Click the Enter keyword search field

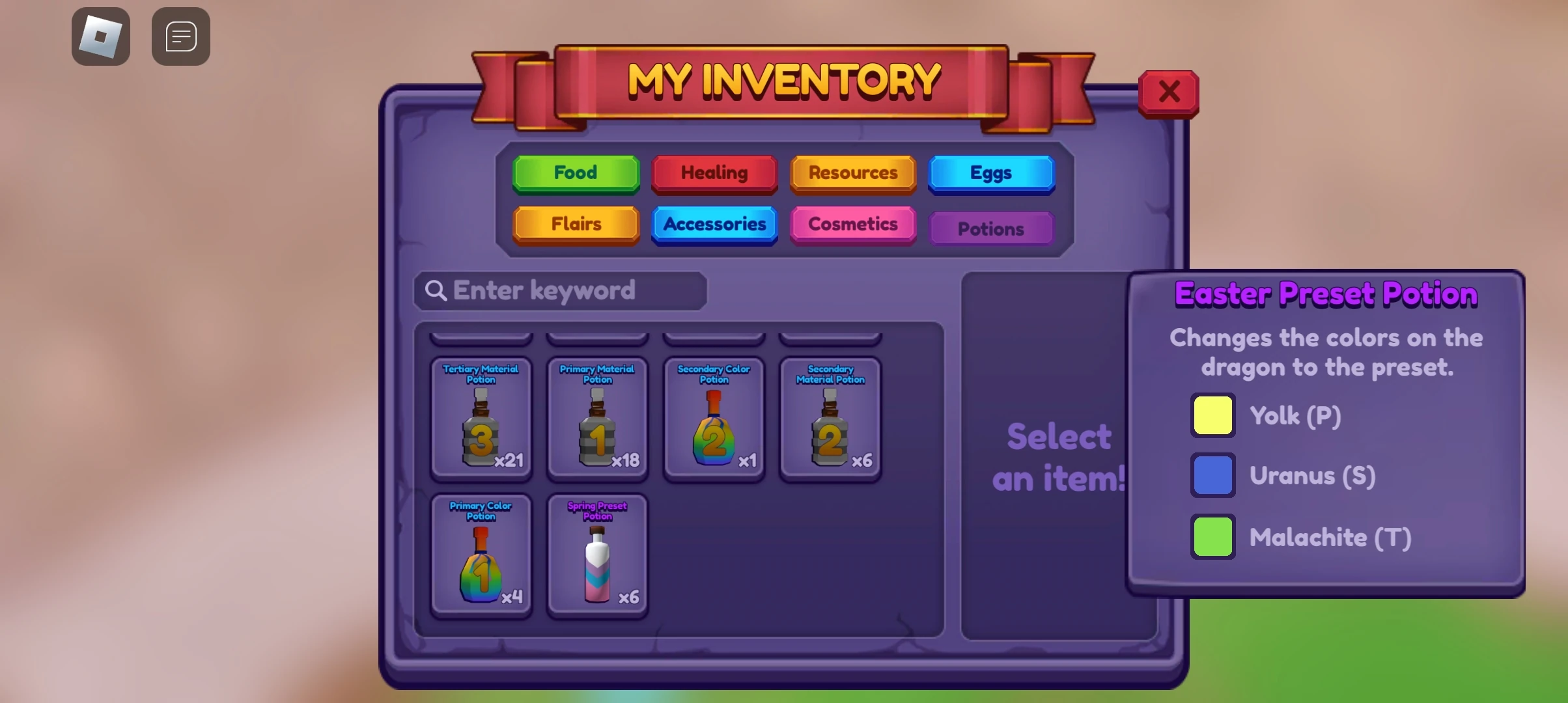pyautogui.click(x=560, y=291)
